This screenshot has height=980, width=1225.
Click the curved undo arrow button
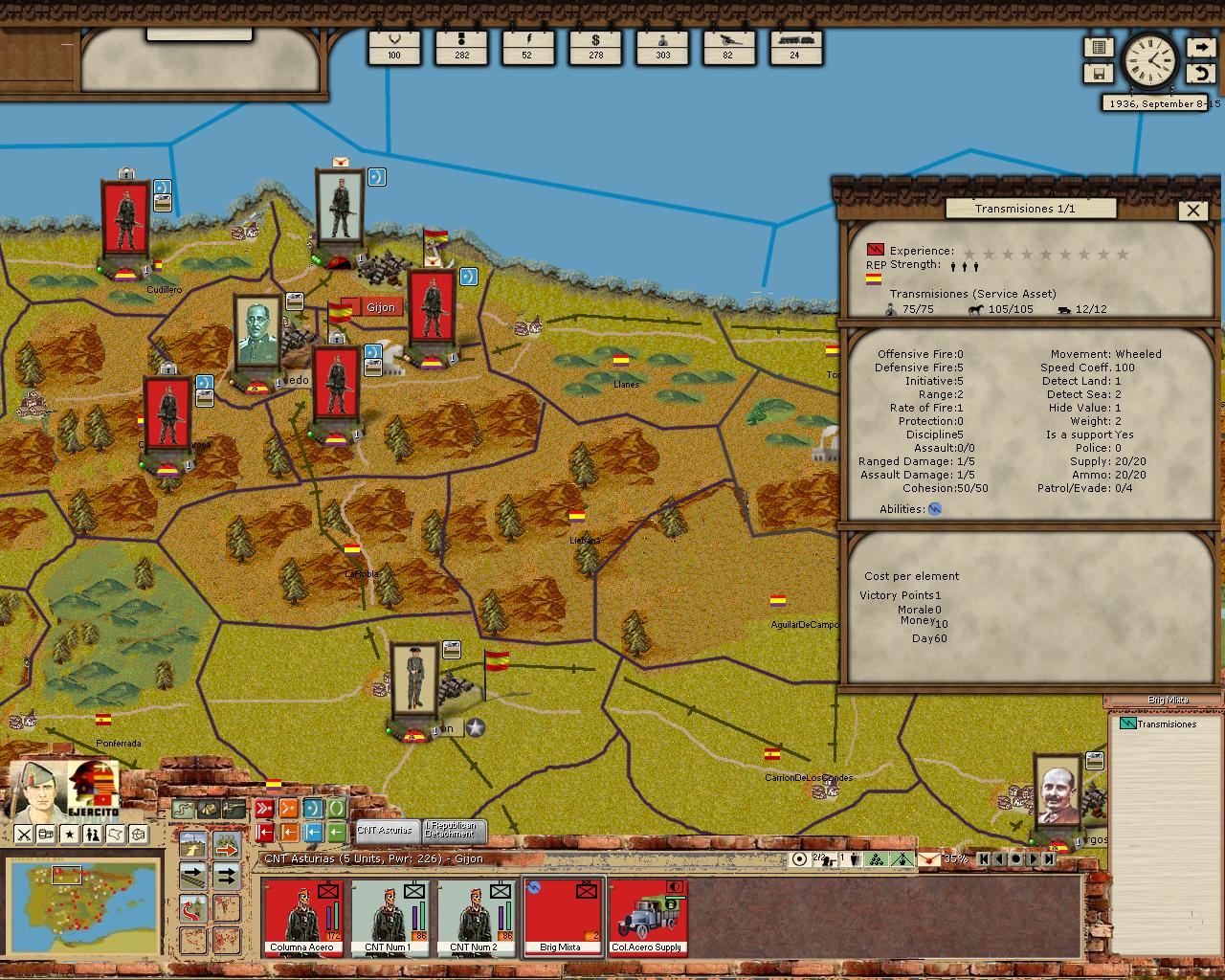point(1200,74)
